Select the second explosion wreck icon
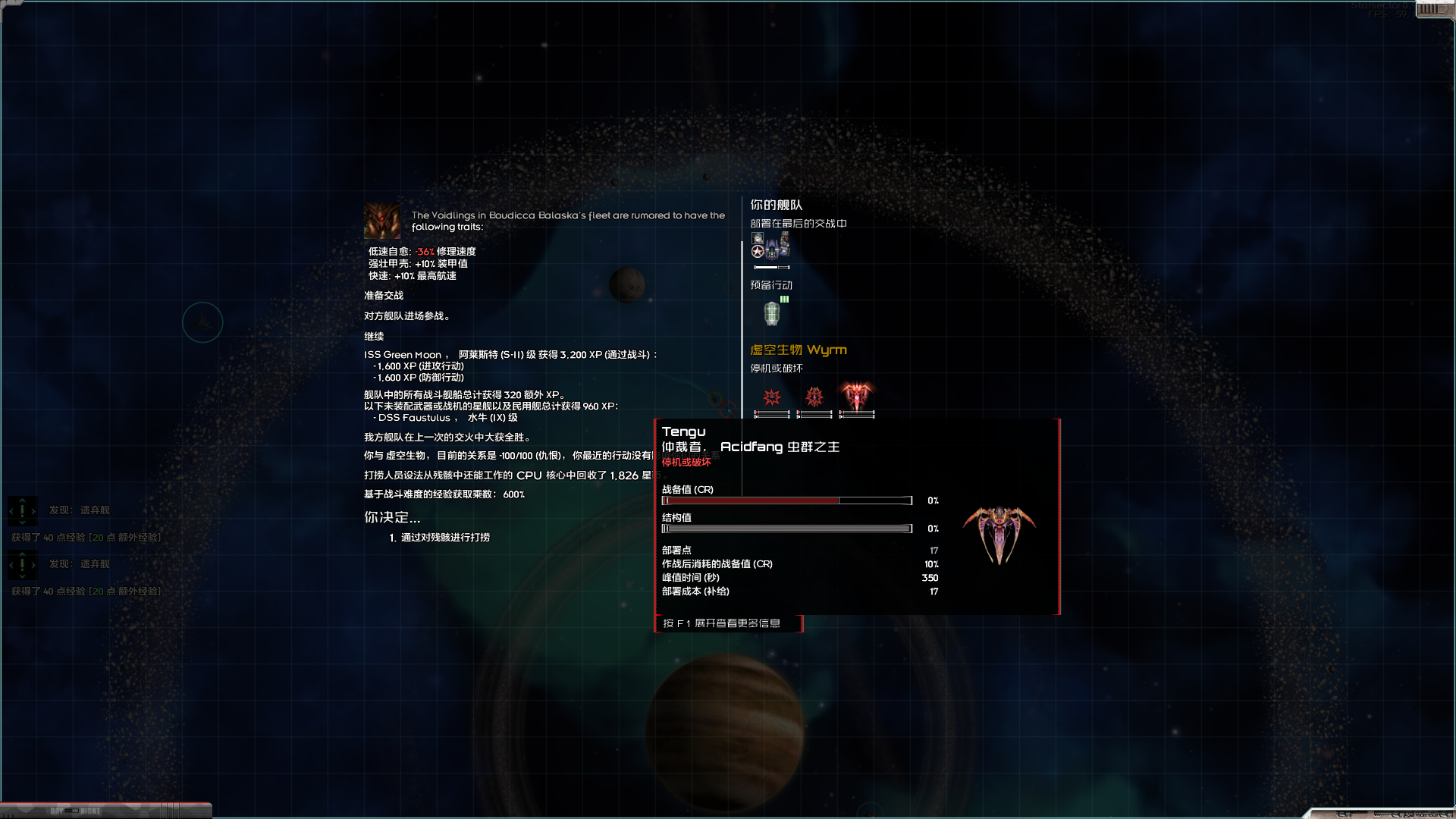This screenshot has width=1456, height=819. click(x=814, y=396)
